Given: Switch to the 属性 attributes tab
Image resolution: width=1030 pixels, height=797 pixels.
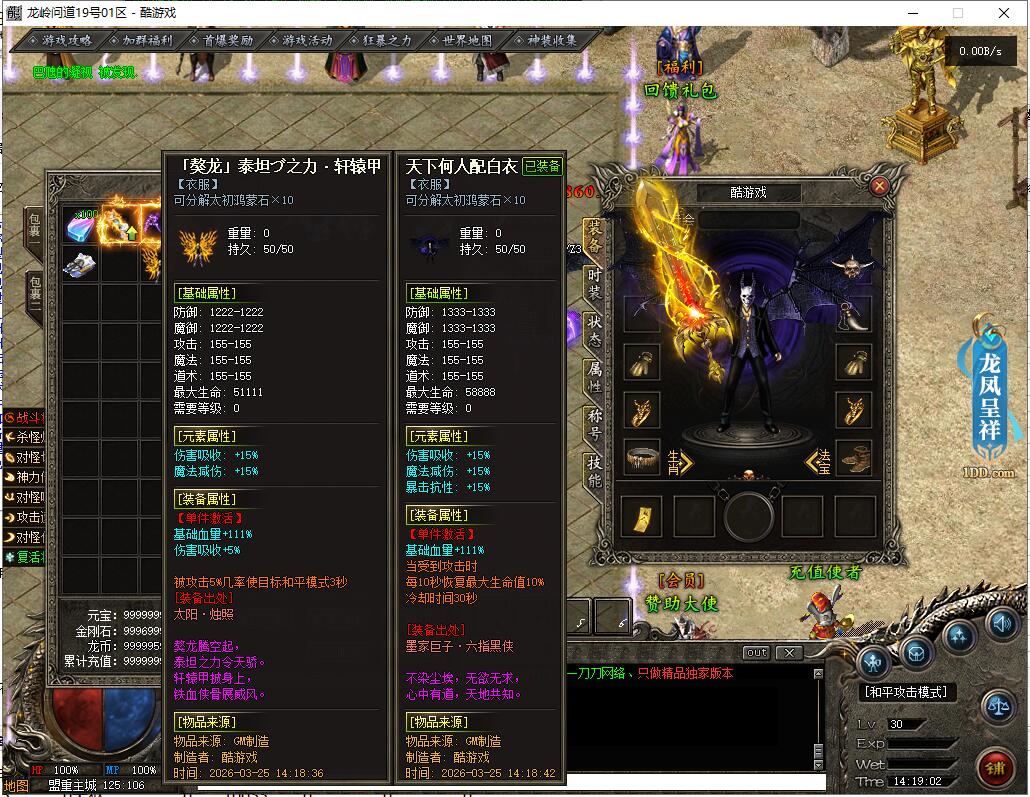Looking at the screenshot, I should point(595,377).
